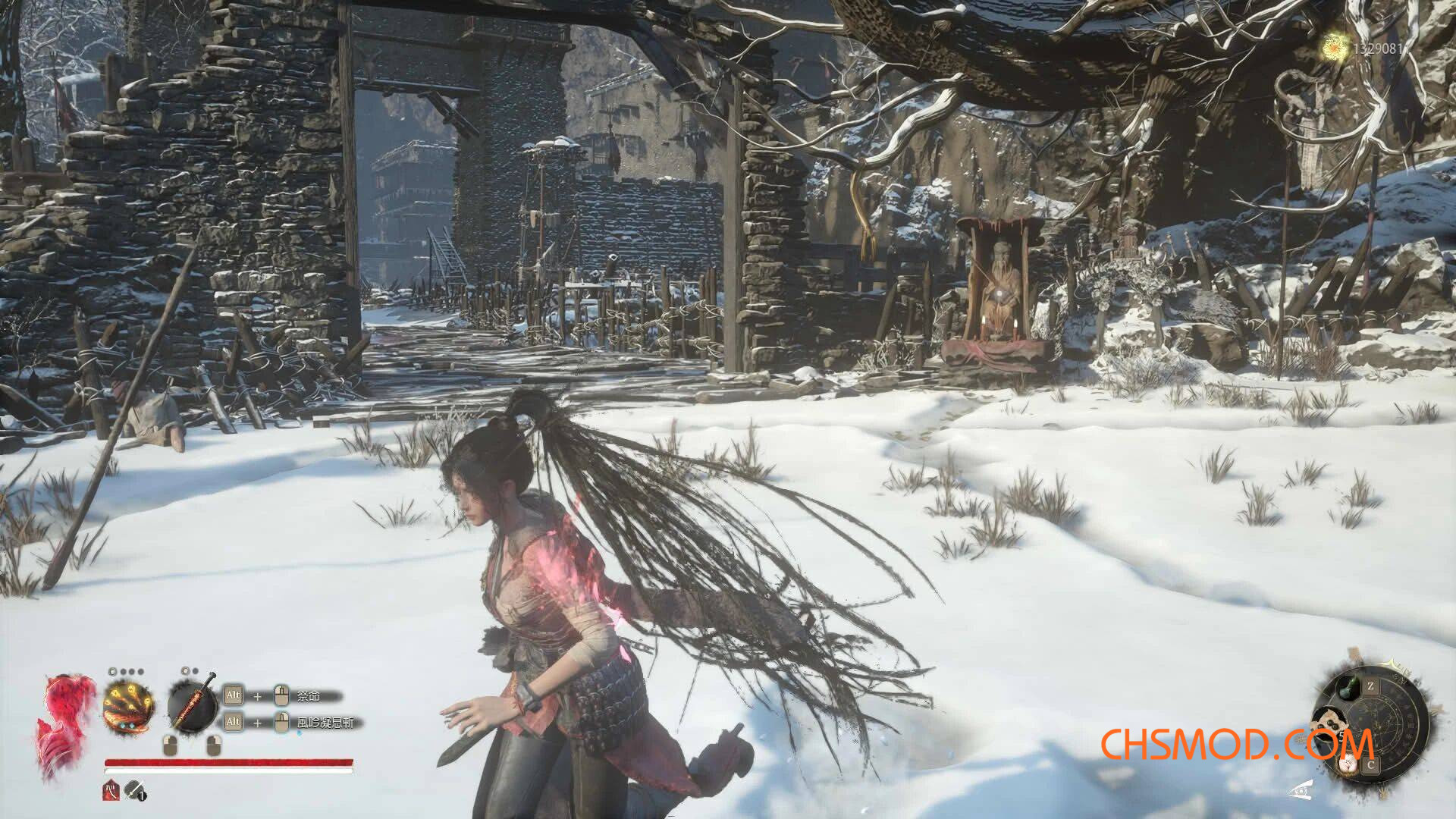Select the green potion in the Z slot

(1348, 686)
